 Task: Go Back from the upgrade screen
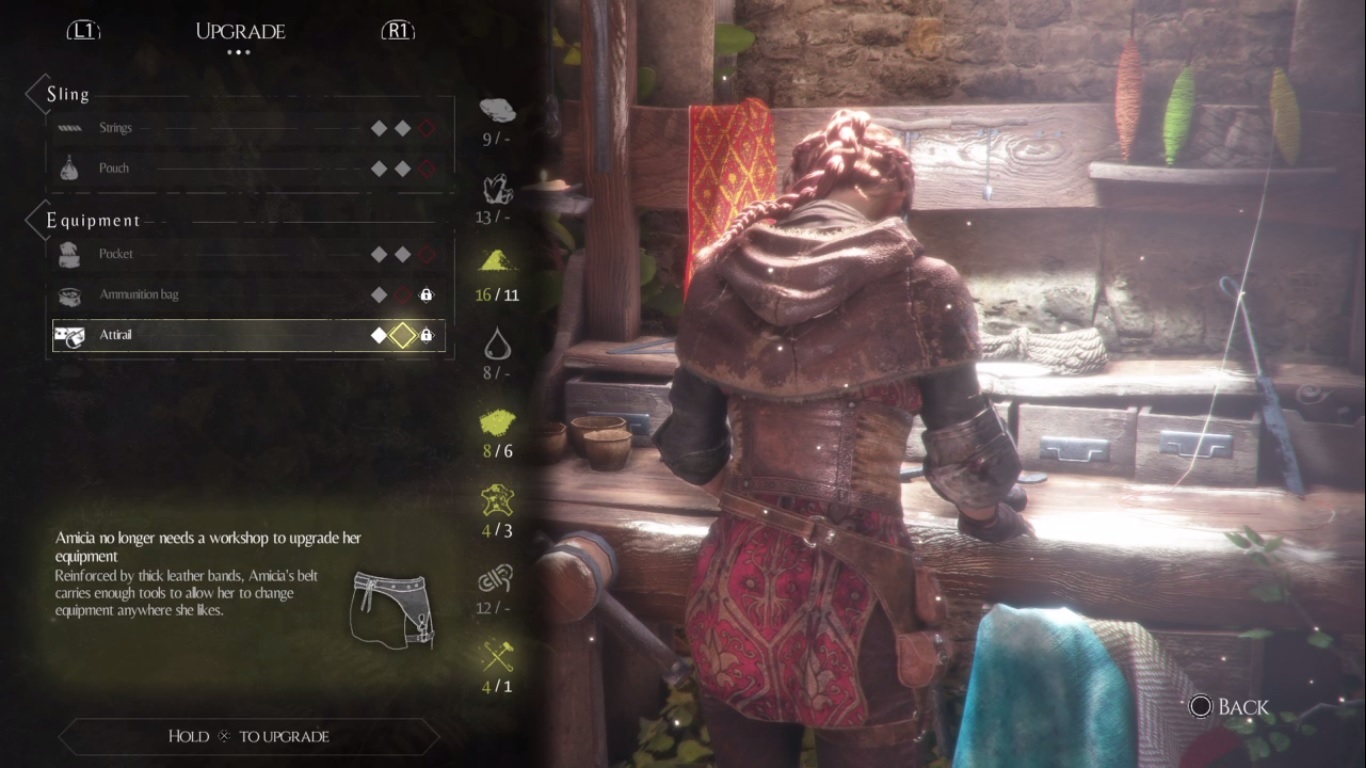(1229, 707)
